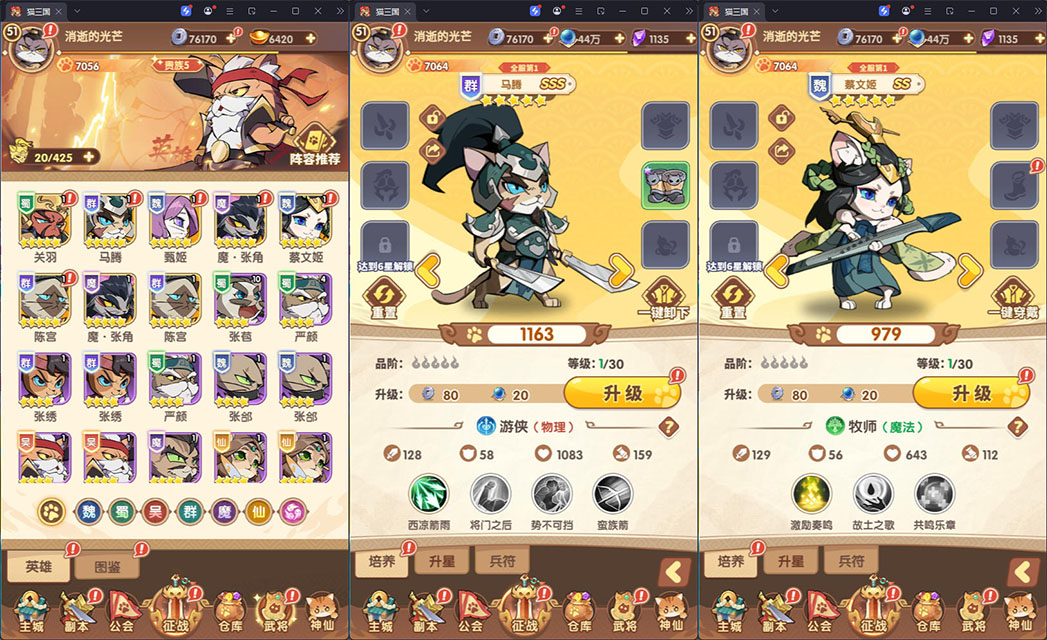This screenshot has height=640, width=1047.
Task: Filter heroes by 群 faction
Action: click(190, 511)
